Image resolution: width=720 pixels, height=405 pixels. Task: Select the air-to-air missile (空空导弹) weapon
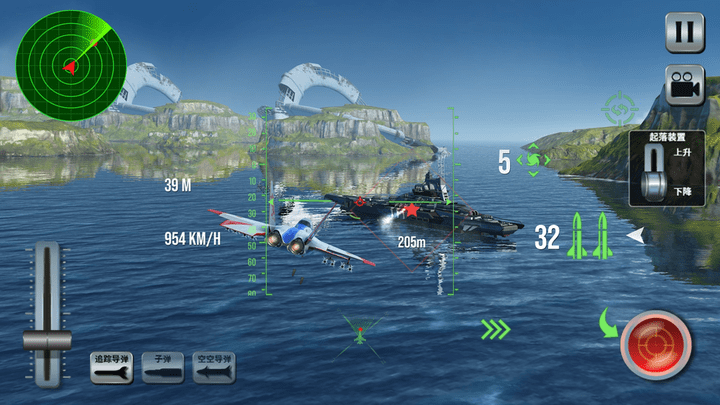click(213, 368)
